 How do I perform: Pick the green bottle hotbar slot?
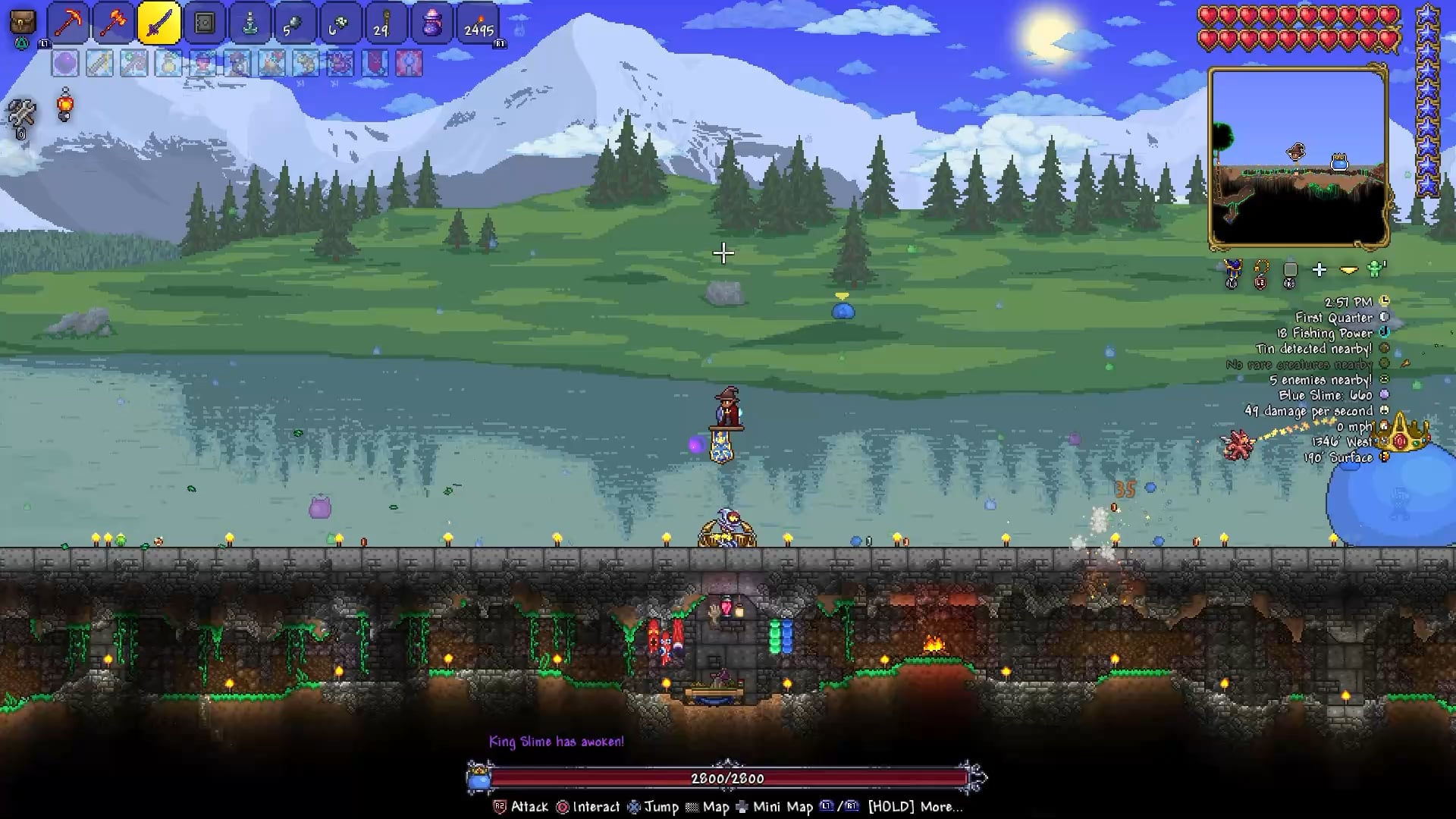(x=250, y=24)
